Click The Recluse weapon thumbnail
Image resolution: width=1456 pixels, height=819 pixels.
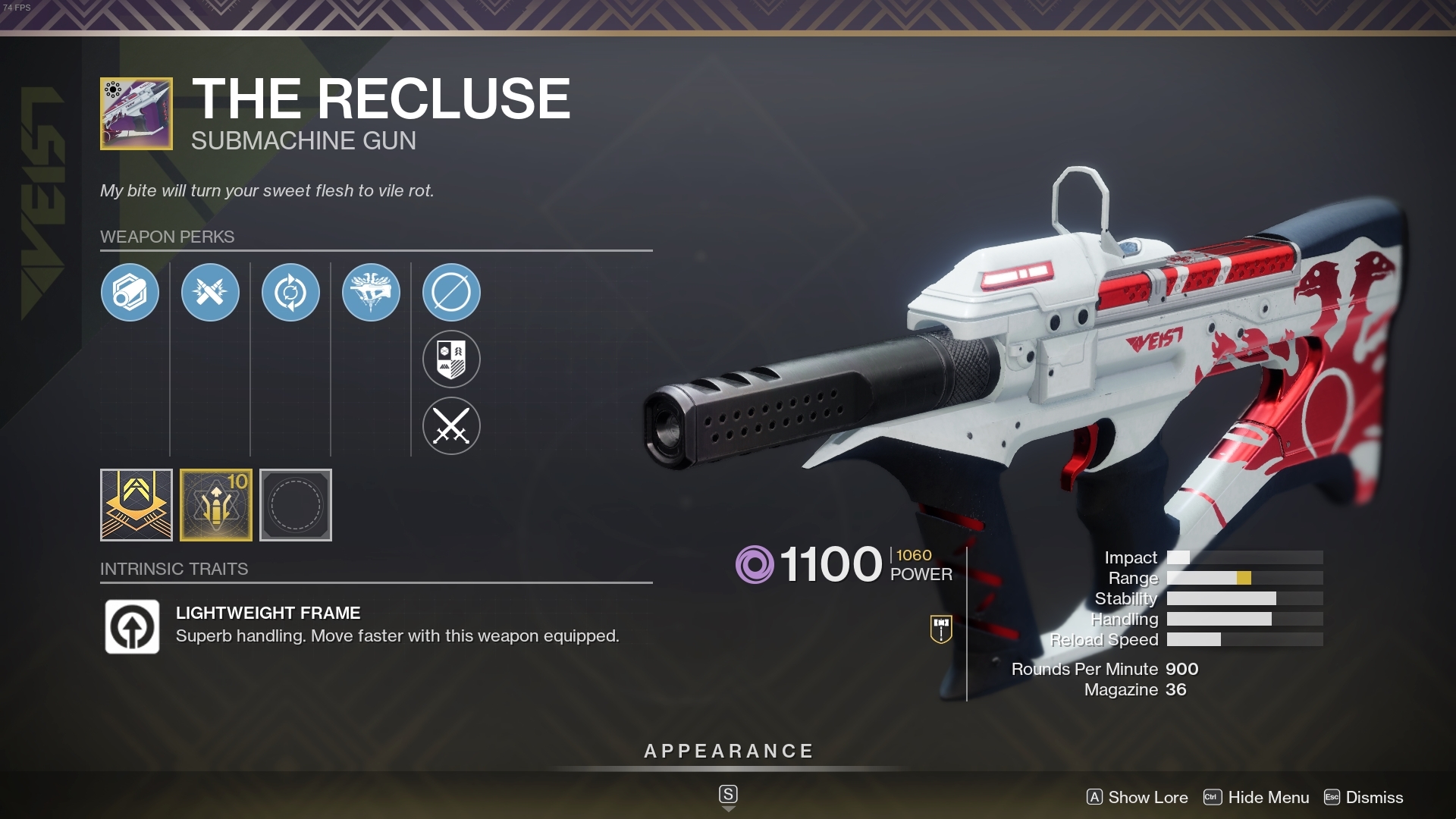136,114
